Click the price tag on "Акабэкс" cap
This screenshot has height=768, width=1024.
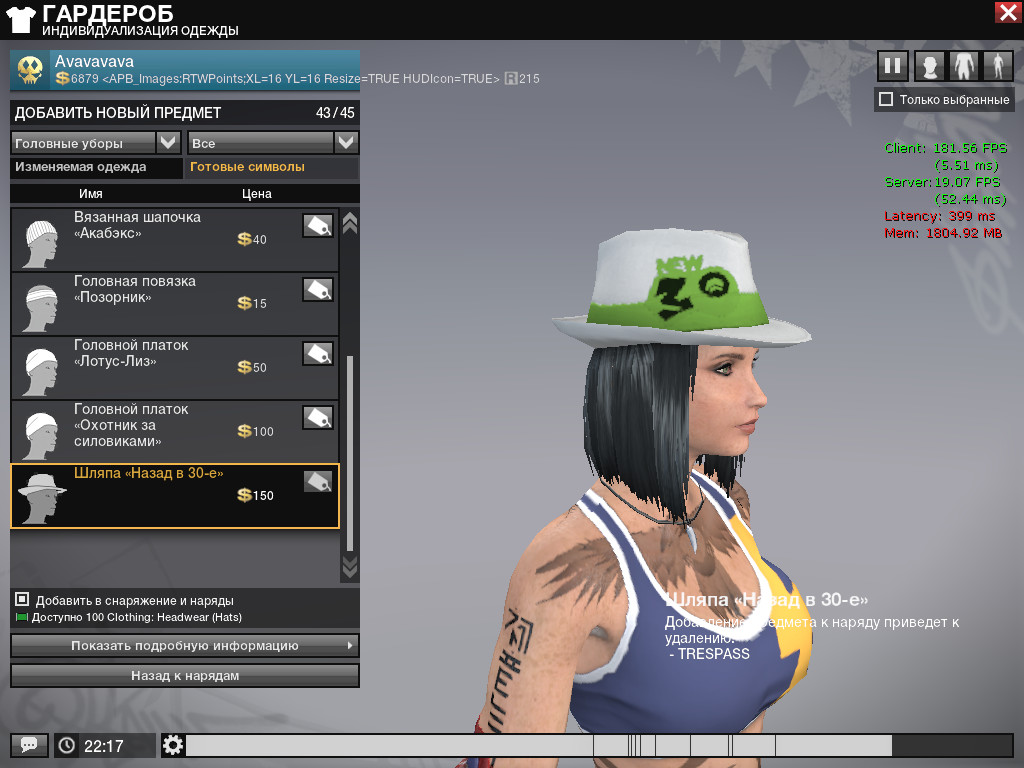tap(318, 226)
